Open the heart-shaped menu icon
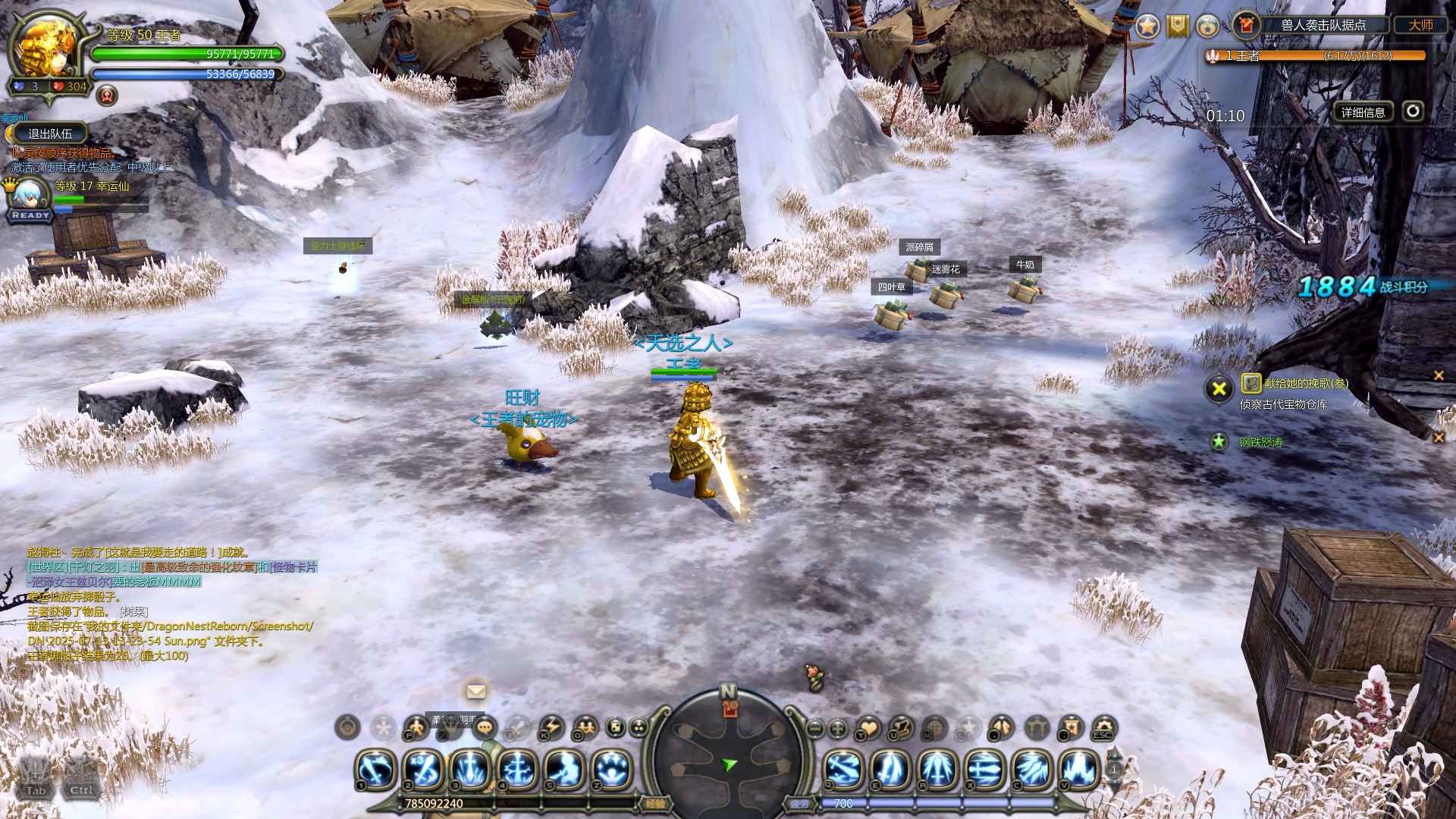The width and height of the screenshot is (1456, 819). tap(868, 729)
